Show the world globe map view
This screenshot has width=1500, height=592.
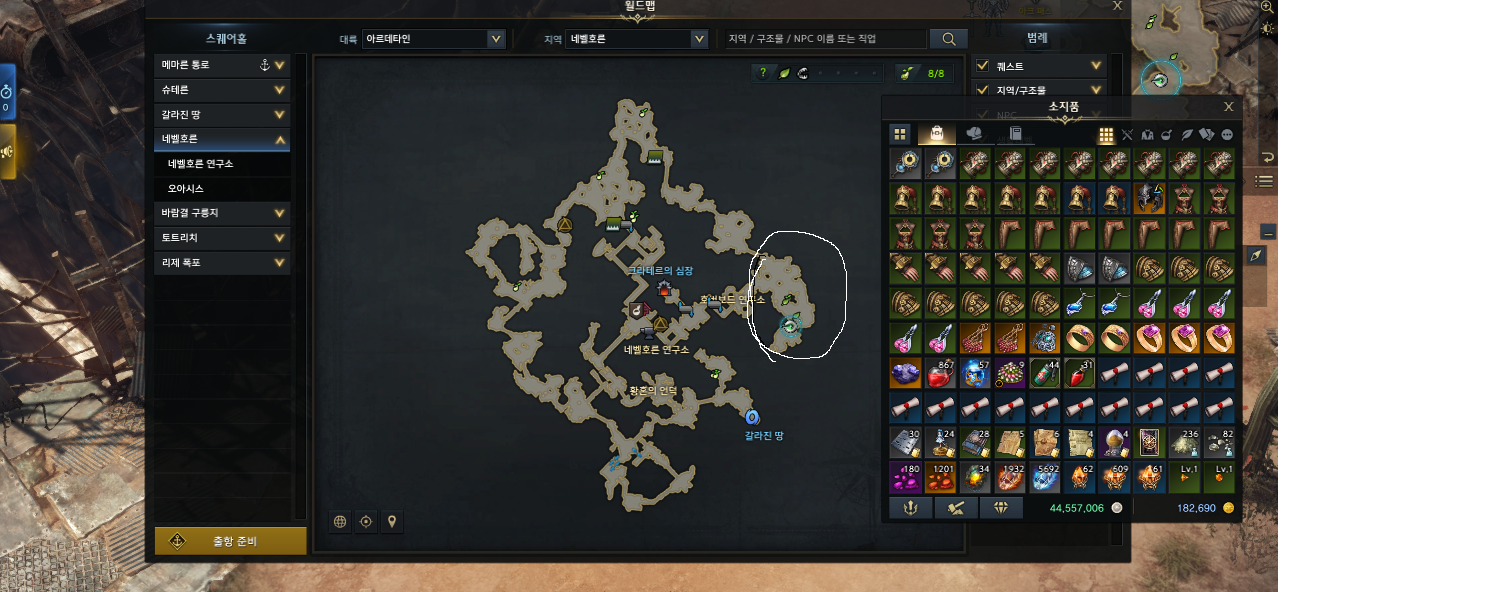[340, 521]
